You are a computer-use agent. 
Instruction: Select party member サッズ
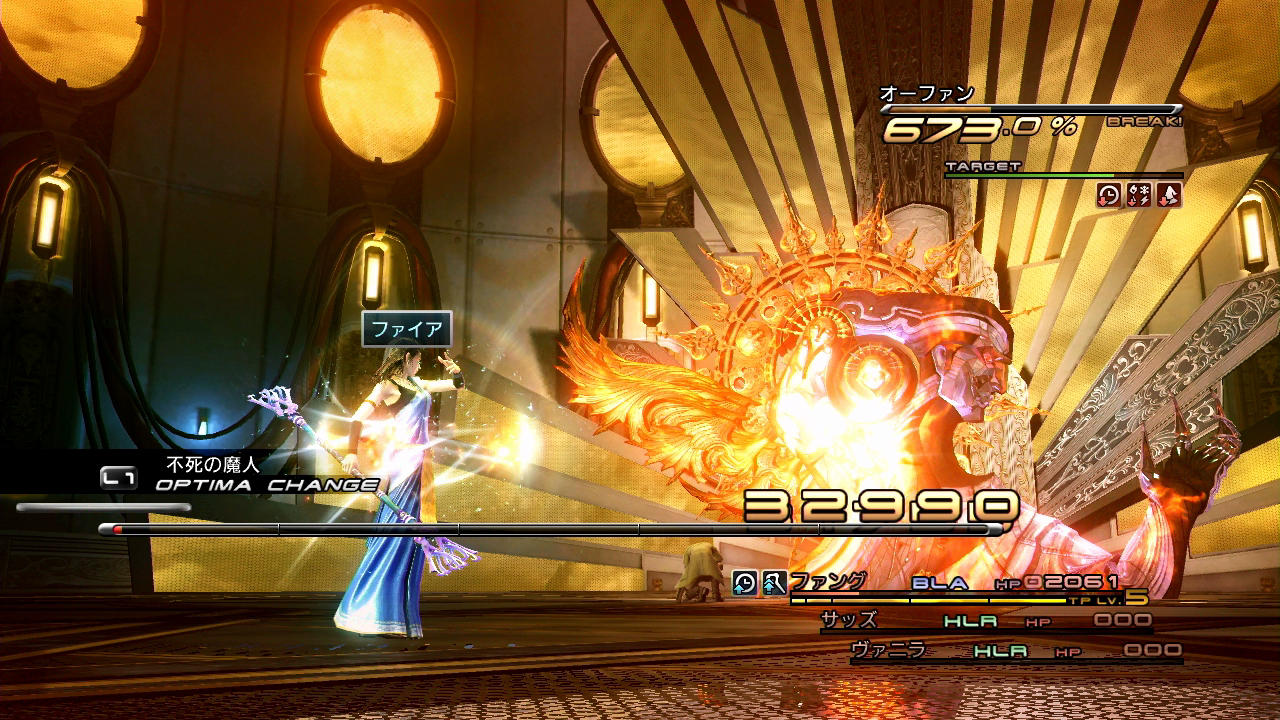(x=849, y=620)
